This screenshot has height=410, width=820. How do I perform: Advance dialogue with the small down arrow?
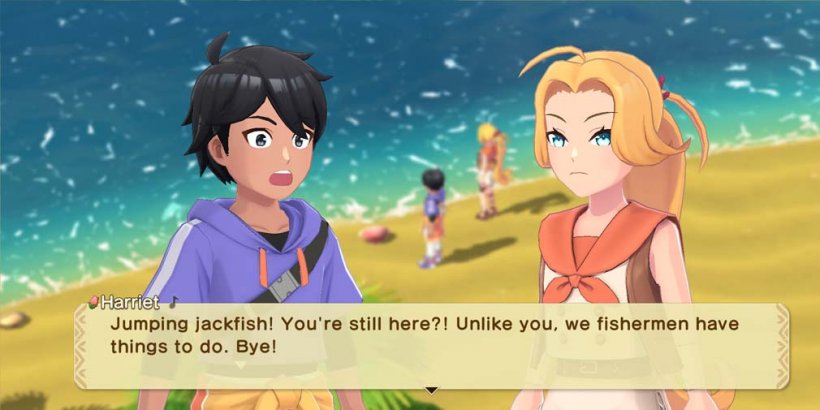pyautogui.click(x=432, y=390)
